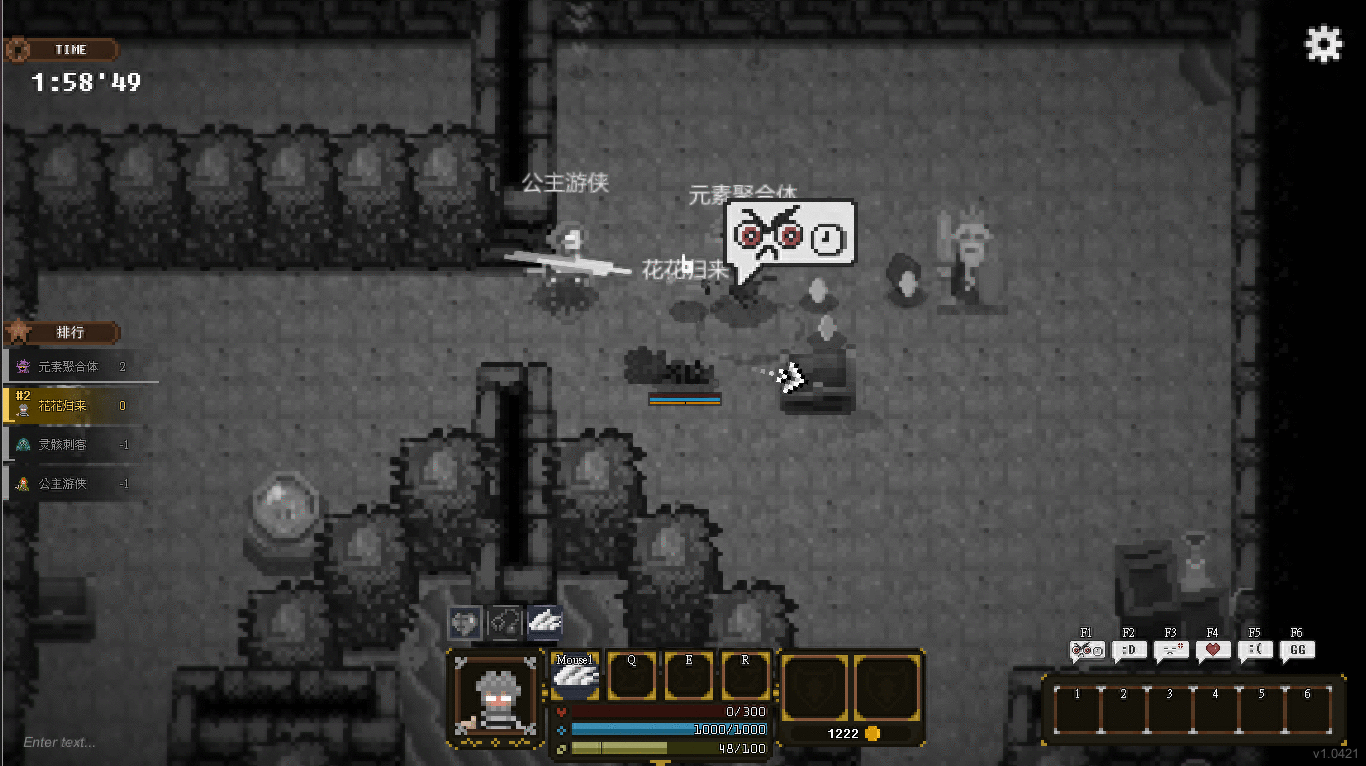Screen dimensions: 1366x766
Task: Select the heart buff icon above portrait
Action: 465,623
